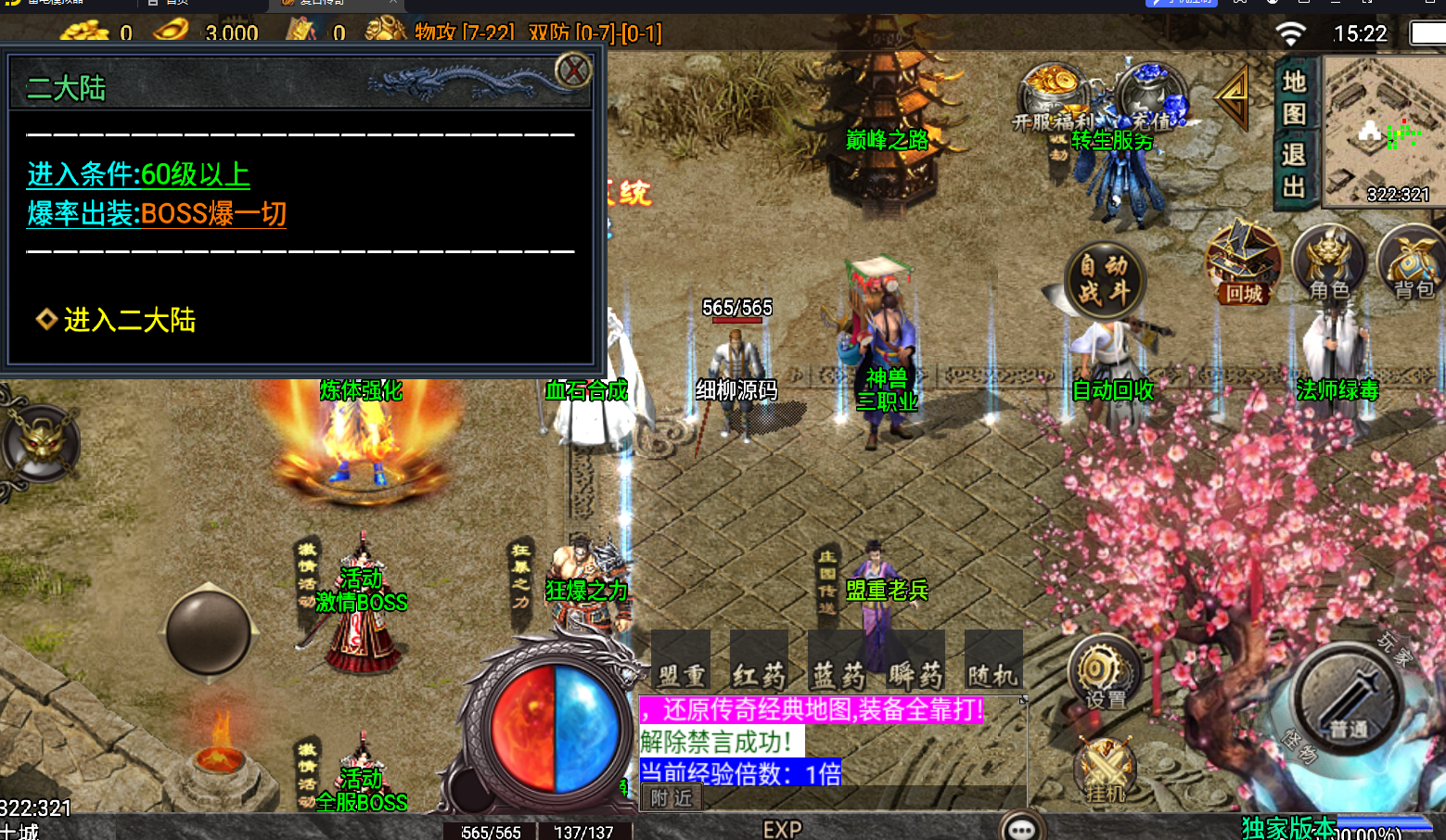
Task: Close the 二大陆 dialog window
Action: pyautogui.click(x=573, y=70)
